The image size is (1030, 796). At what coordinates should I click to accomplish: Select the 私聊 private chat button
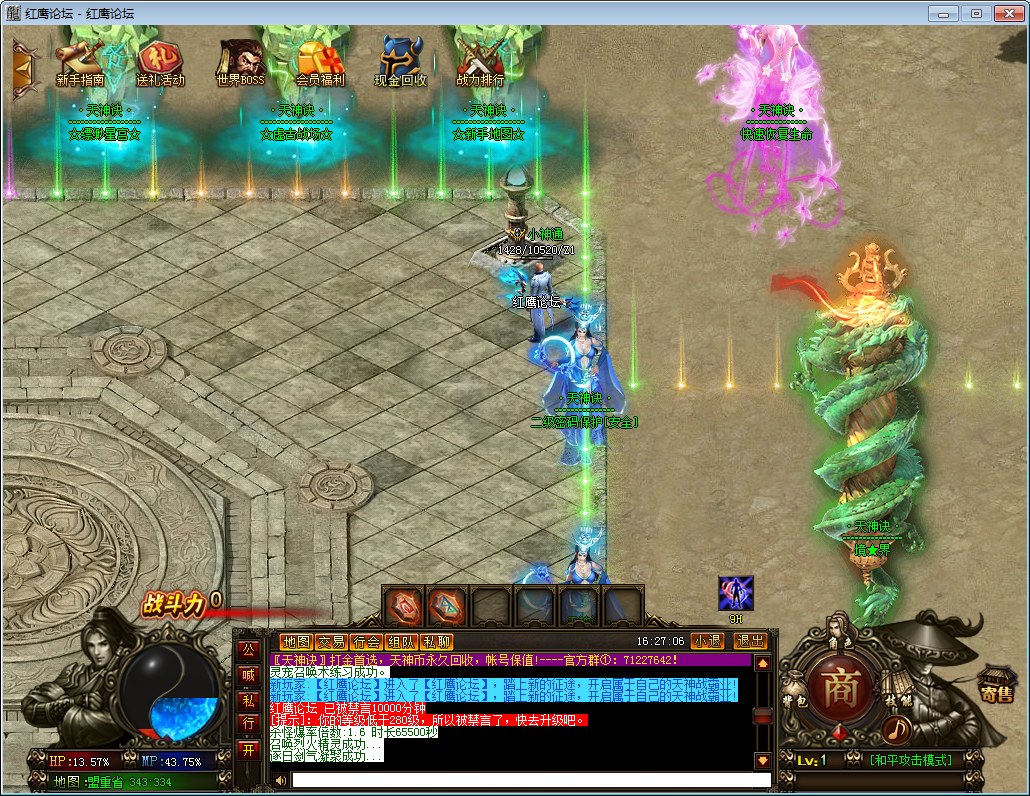click(x=436, y=642)
